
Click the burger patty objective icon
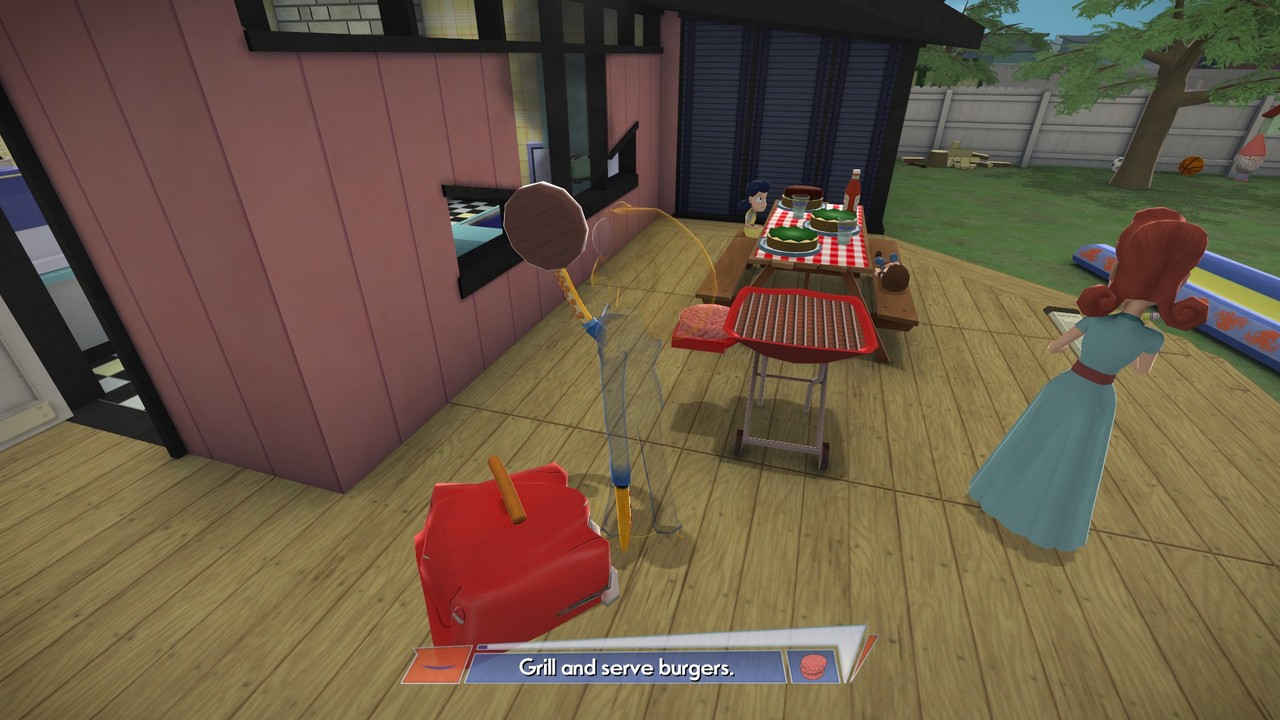point(811,666)
